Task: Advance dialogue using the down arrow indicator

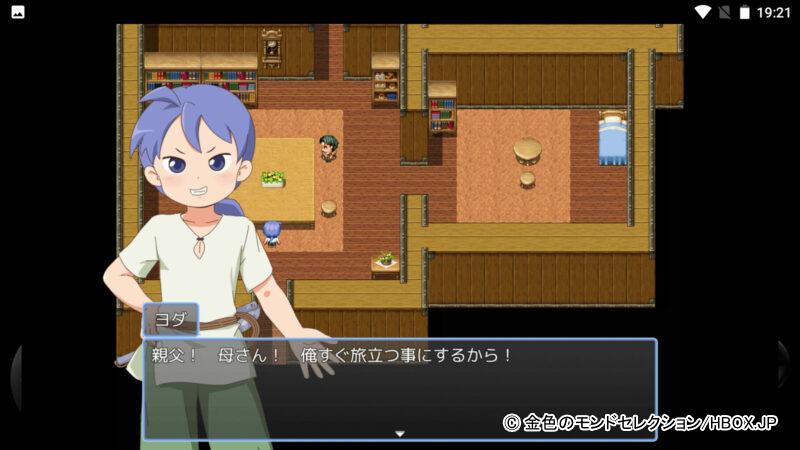Action: point(399,433)
